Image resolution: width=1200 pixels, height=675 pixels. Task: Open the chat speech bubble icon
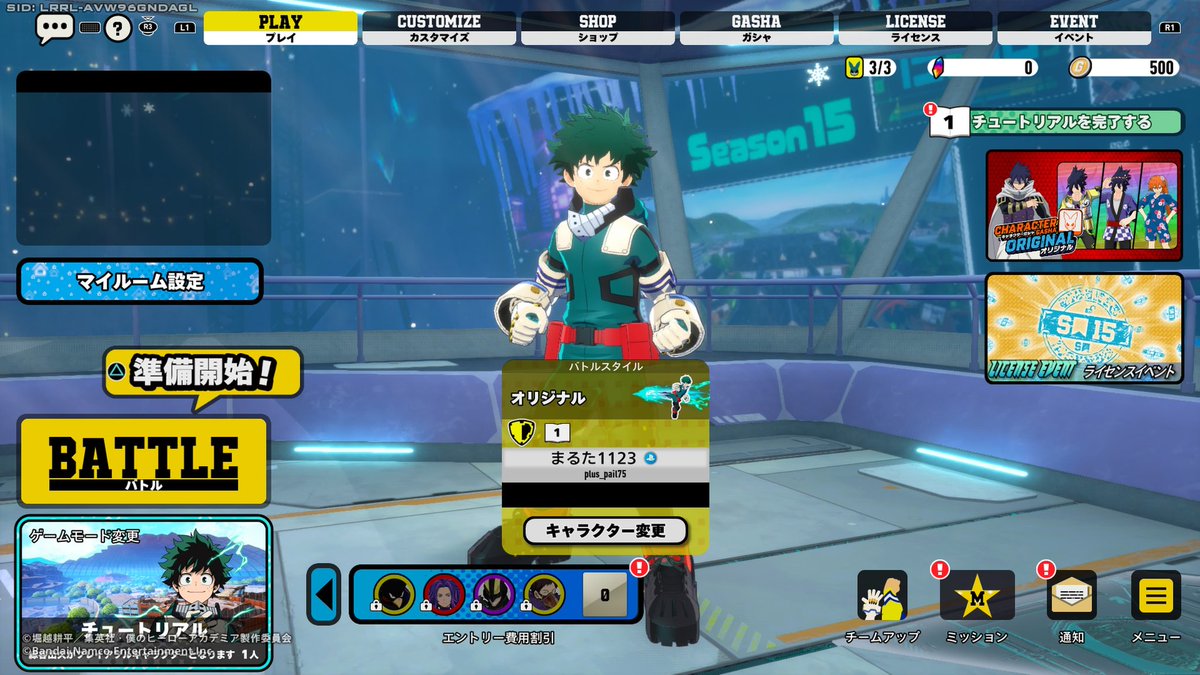53,28
